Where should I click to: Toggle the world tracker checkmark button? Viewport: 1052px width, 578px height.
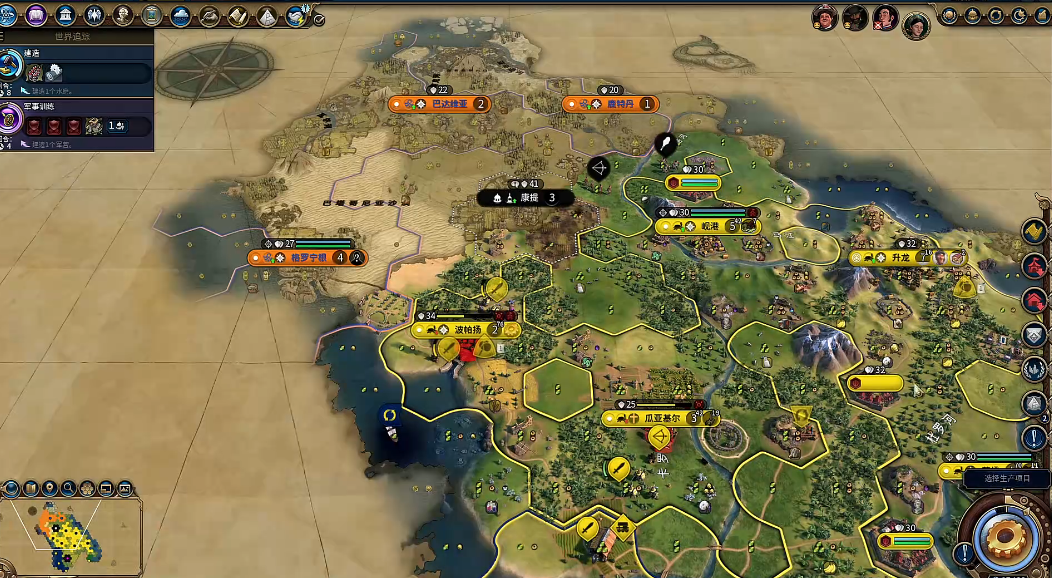point(319,19)
